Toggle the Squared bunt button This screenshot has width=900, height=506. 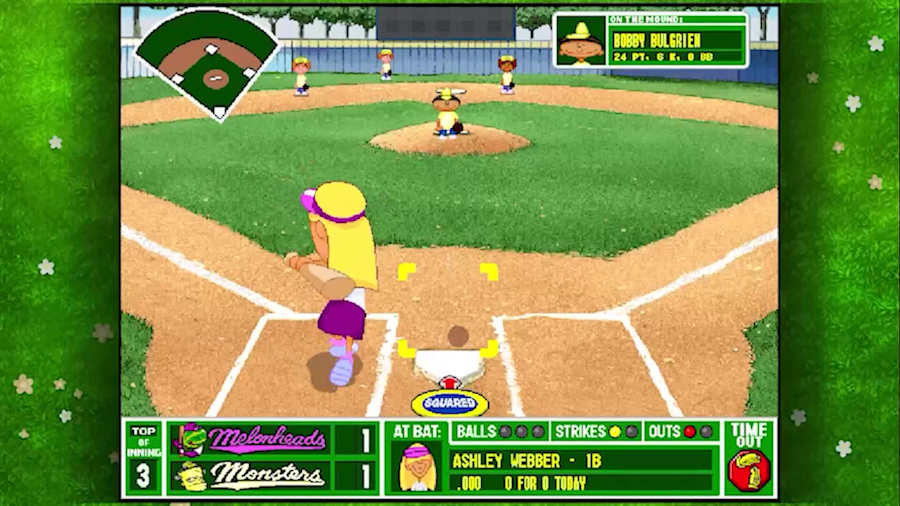tap(450, 403)
